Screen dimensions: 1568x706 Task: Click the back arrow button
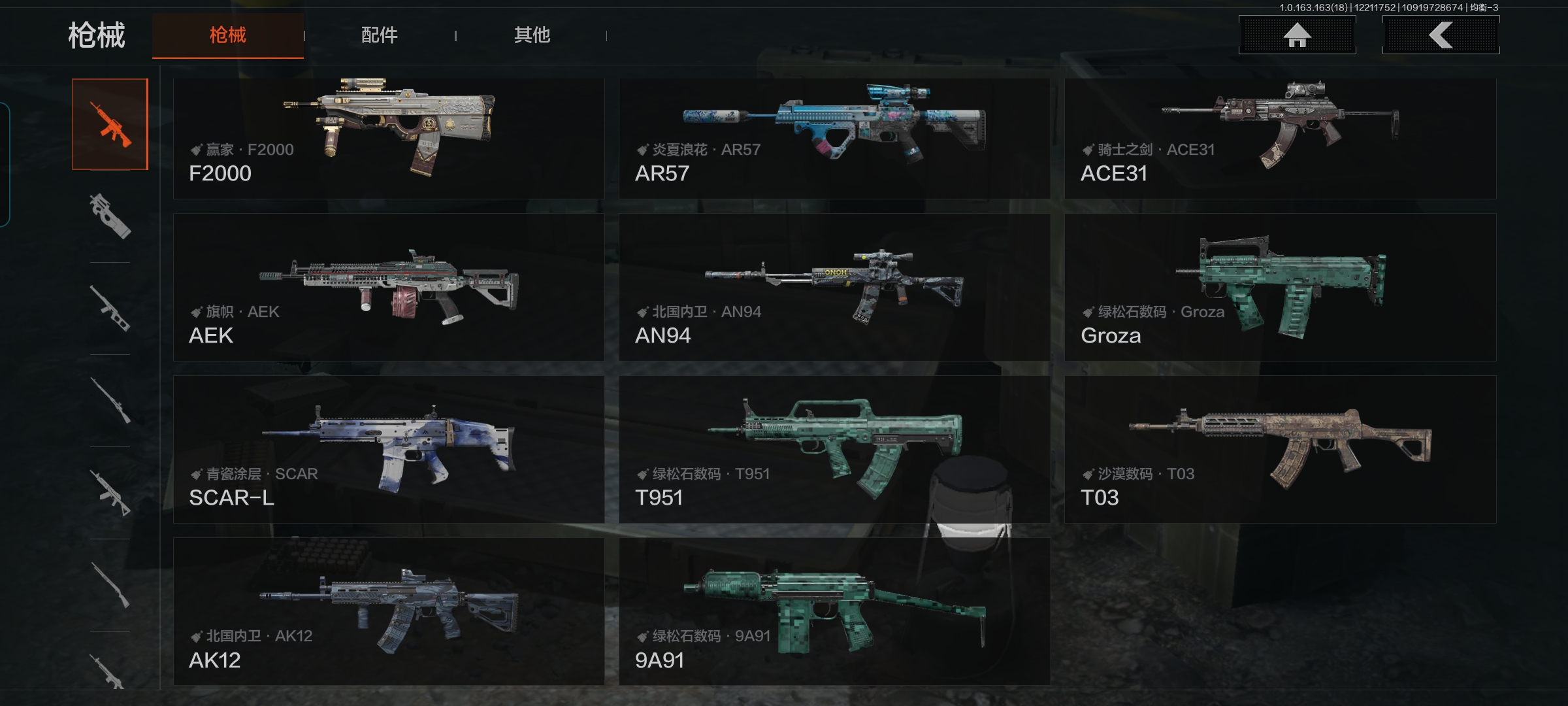pos(1441,35)
